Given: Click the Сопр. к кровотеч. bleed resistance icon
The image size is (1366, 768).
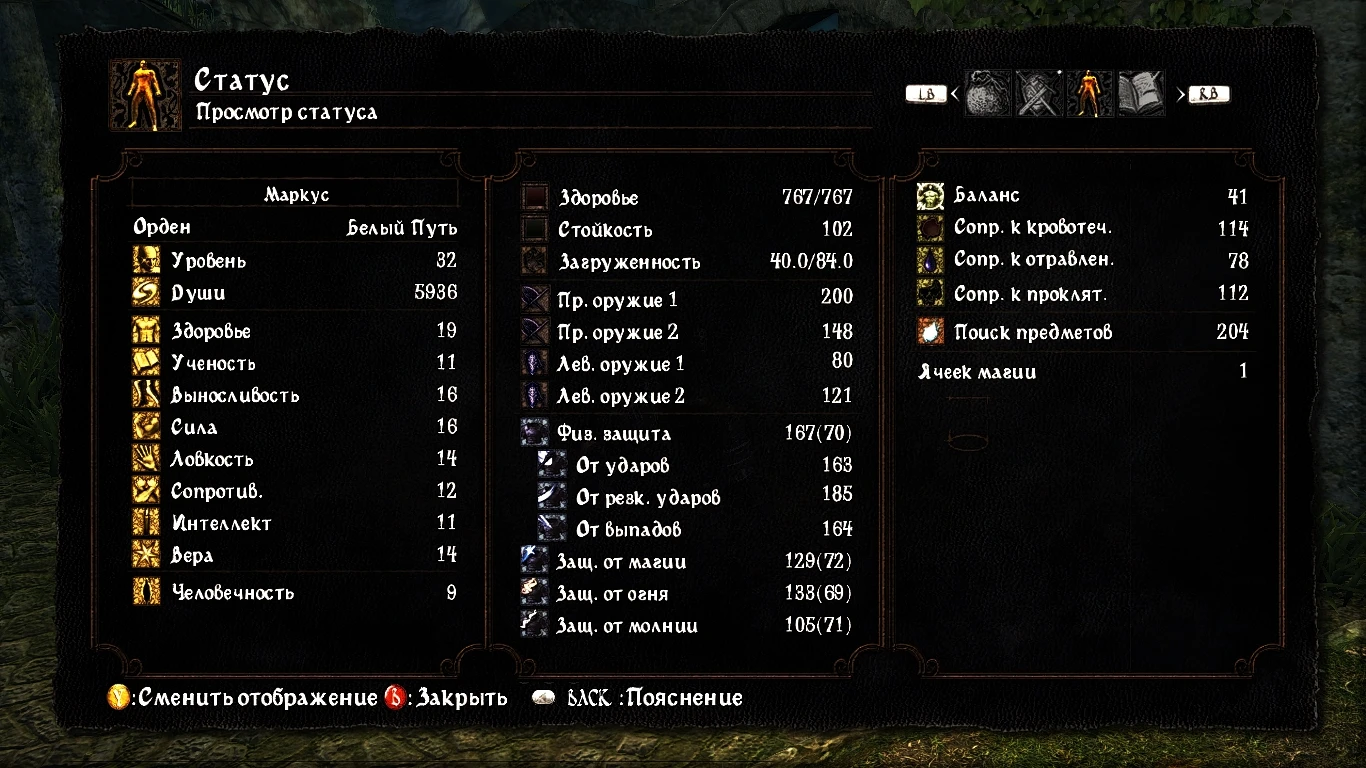Looking at the screenshot, I should coord(930,228).
